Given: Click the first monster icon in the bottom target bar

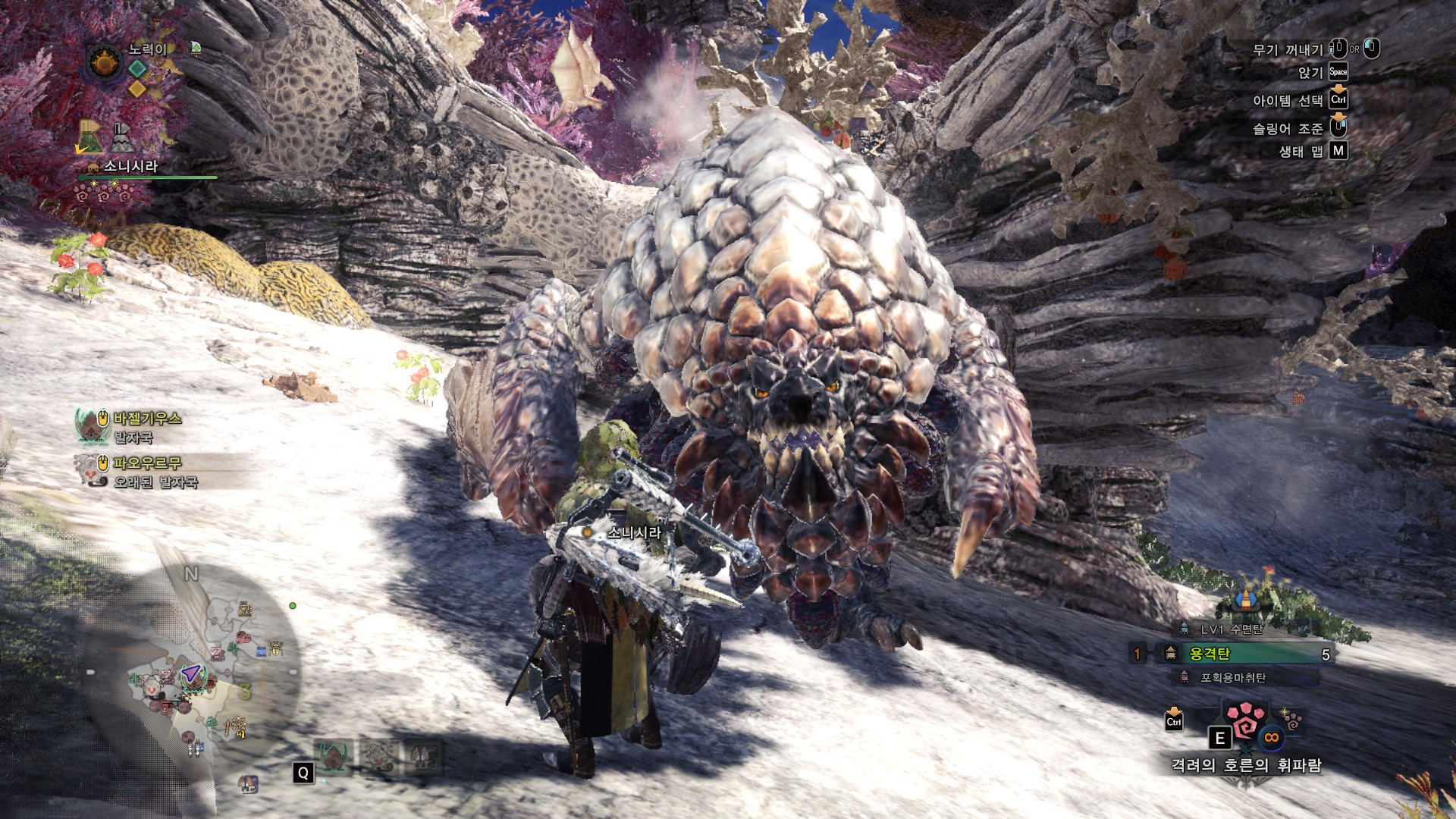Looking at the screenshot, I should (x=333, y=756).
